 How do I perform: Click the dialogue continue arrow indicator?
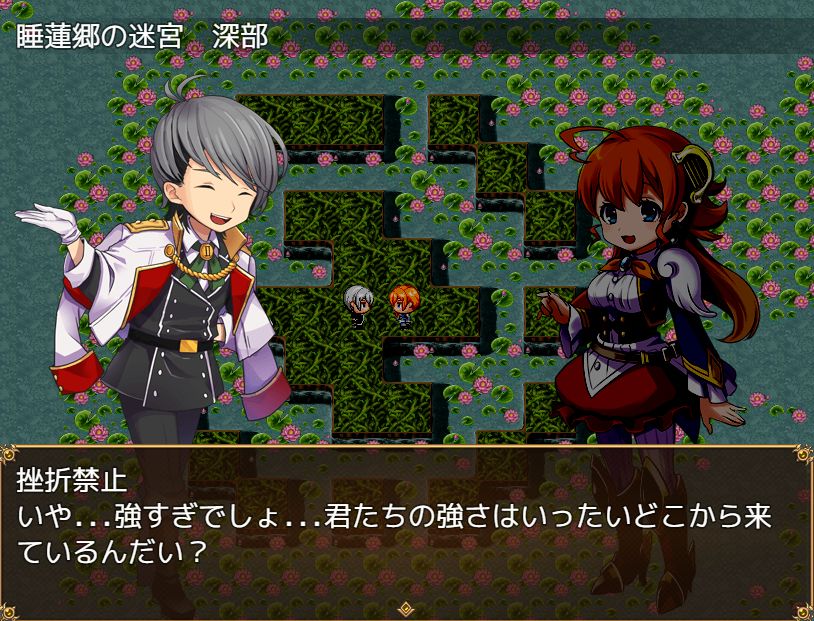click(406, 607)
